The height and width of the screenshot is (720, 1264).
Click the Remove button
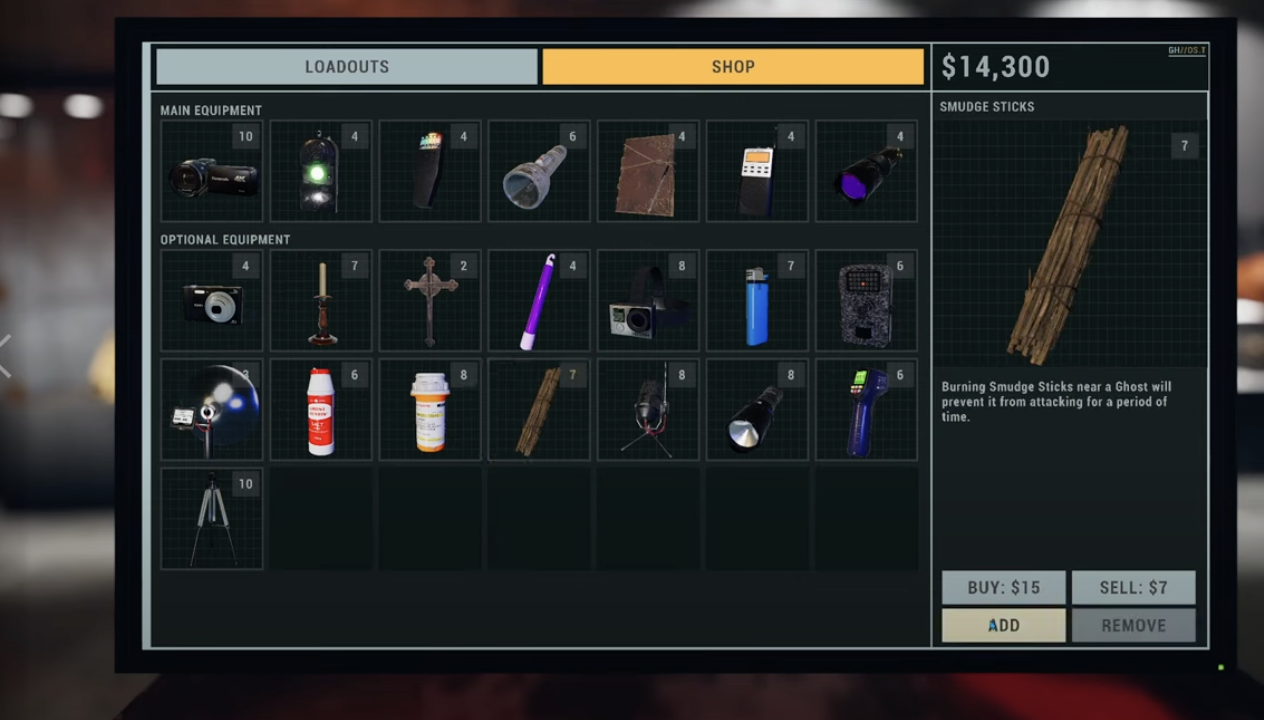click(1133, 626)
